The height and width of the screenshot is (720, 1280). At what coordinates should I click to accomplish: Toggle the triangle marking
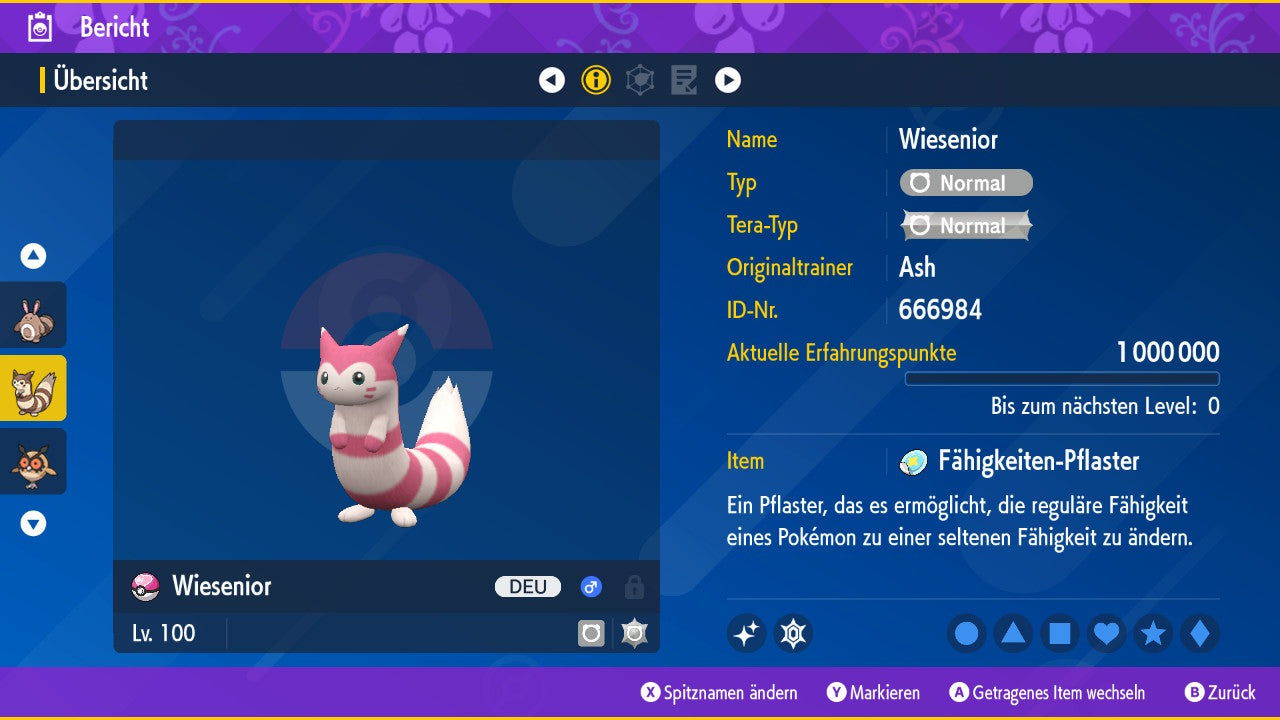coord(1013,634)
